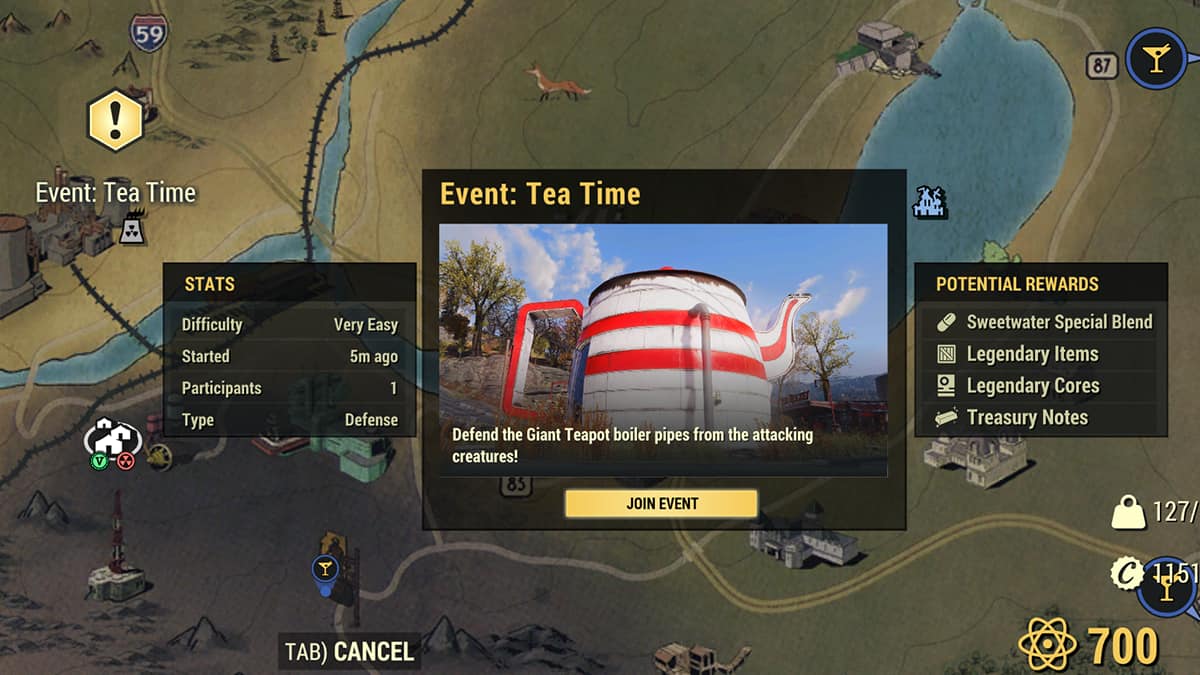Join the Tea Time event
Viewport: 1200px width, 675px height.
coord(661,503)
